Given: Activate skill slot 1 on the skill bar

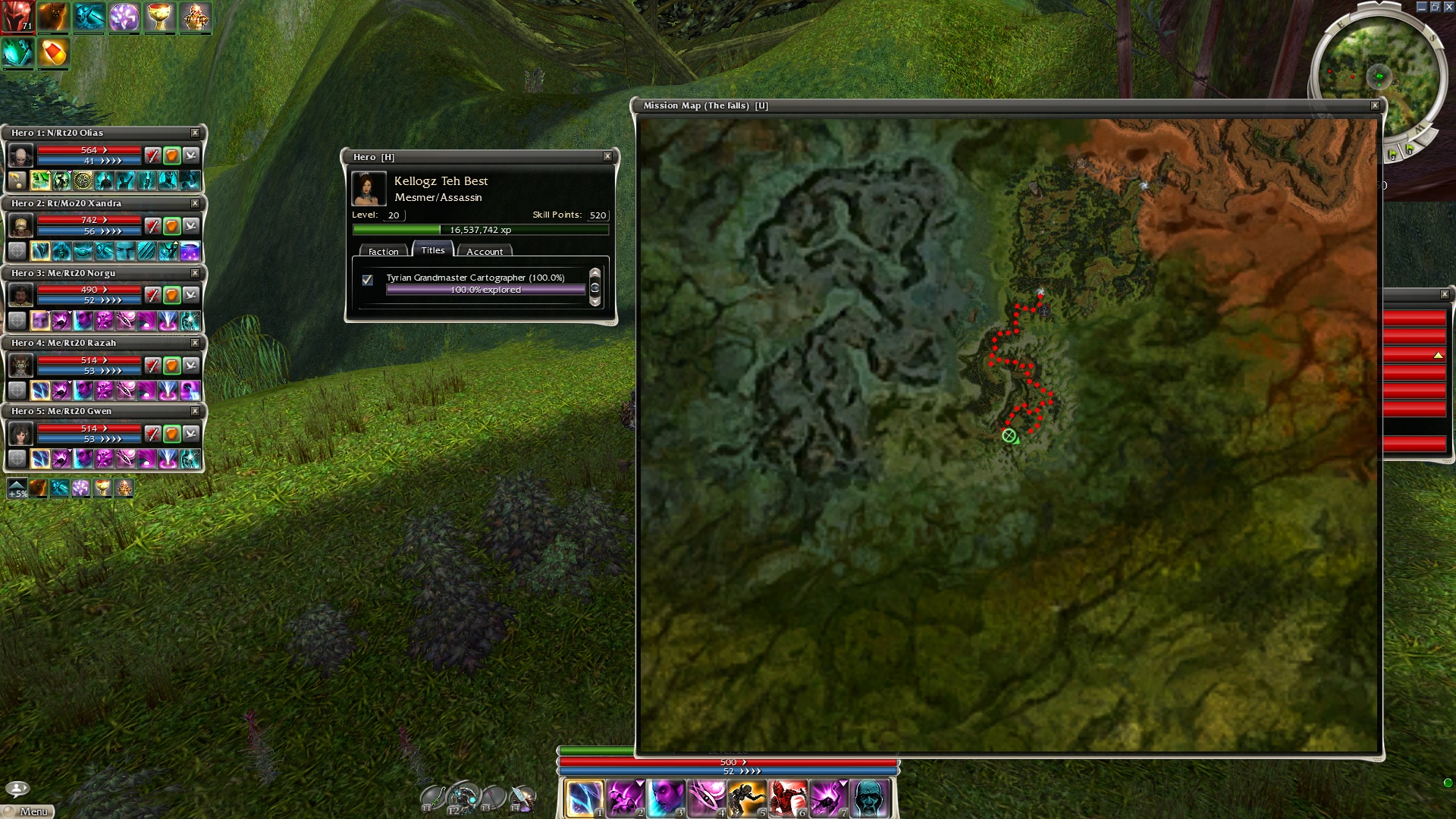Looking at the screenshot, I should [x=583, y=799].
